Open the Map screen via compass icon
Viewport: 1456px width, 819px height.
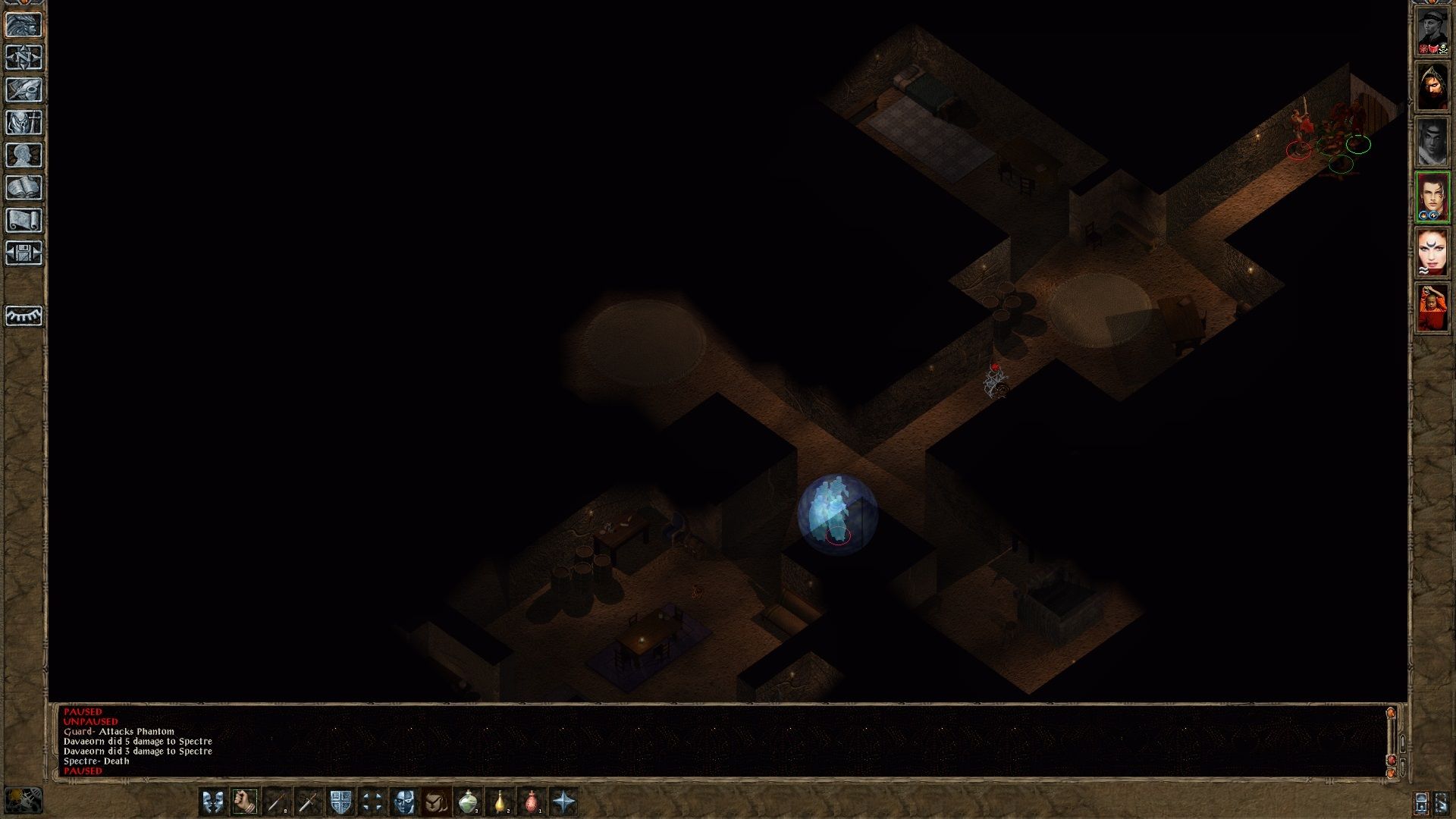(x=25, y=58)
